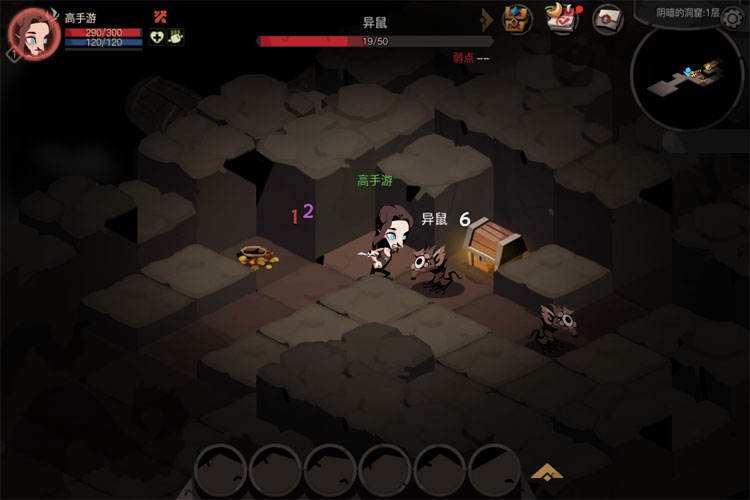
Task: Select the green fist buff icon
Action: pyautogui.click(x=177, y=37)
